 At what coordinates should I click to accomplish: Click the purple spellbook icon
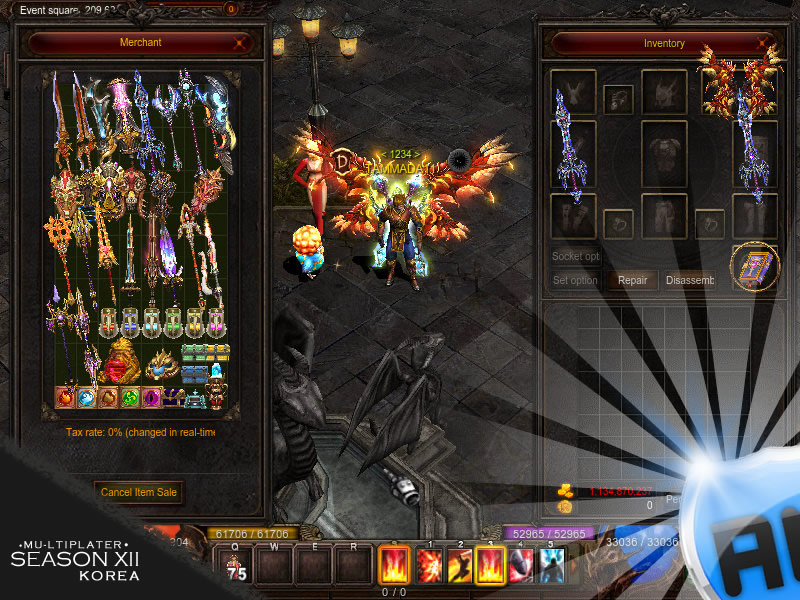pyautogui.click(x=754, y=267)
